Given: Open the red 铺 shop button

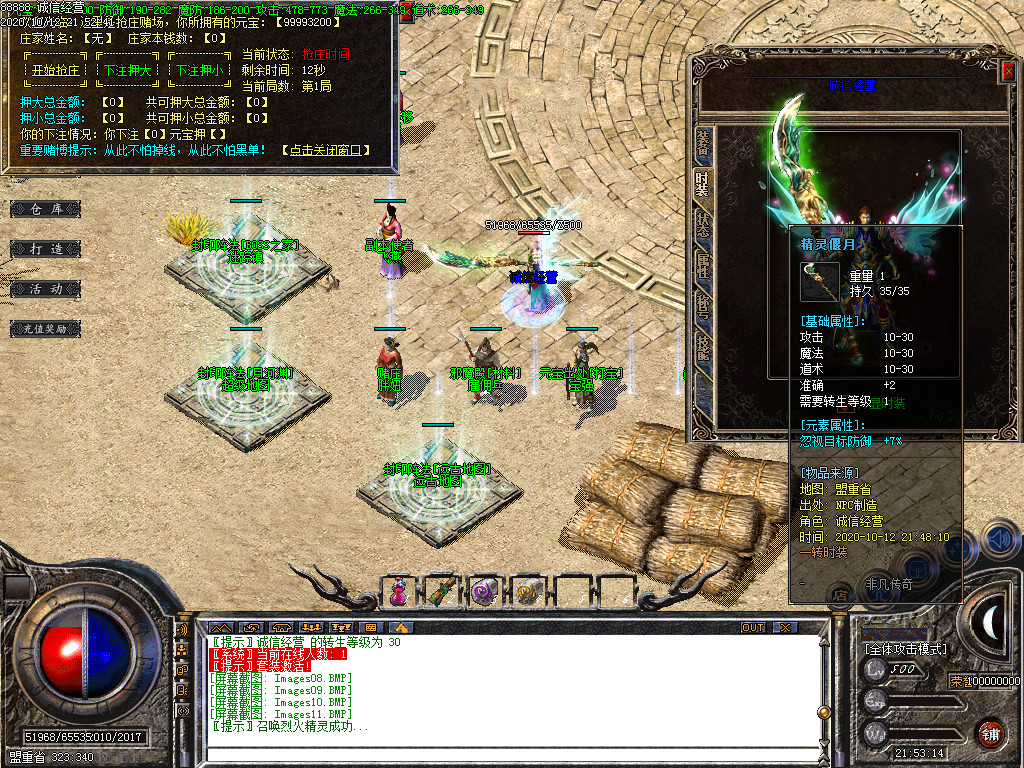Looking at the screenshot, I should (x=990, y=733).
